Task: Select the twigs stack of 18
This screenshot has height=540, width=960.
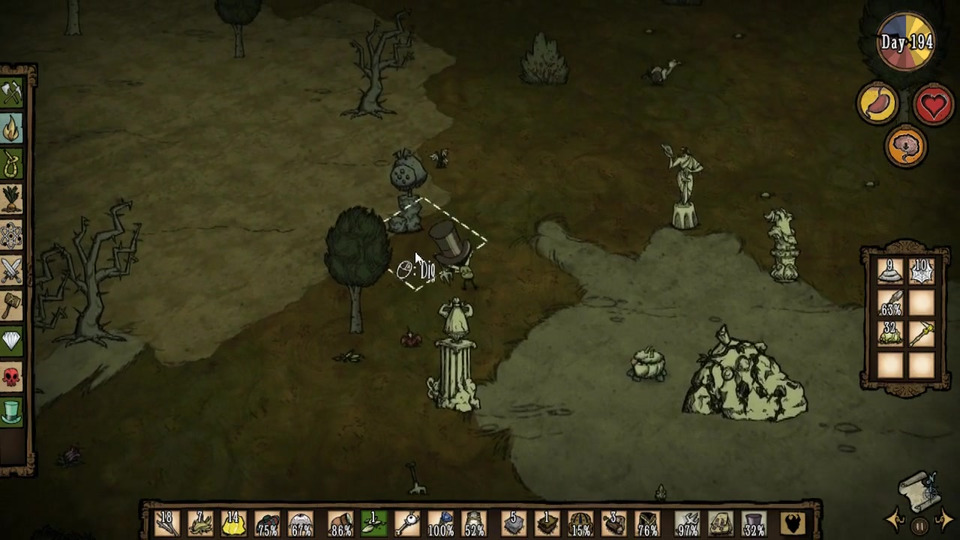Action: pos(167,523)
